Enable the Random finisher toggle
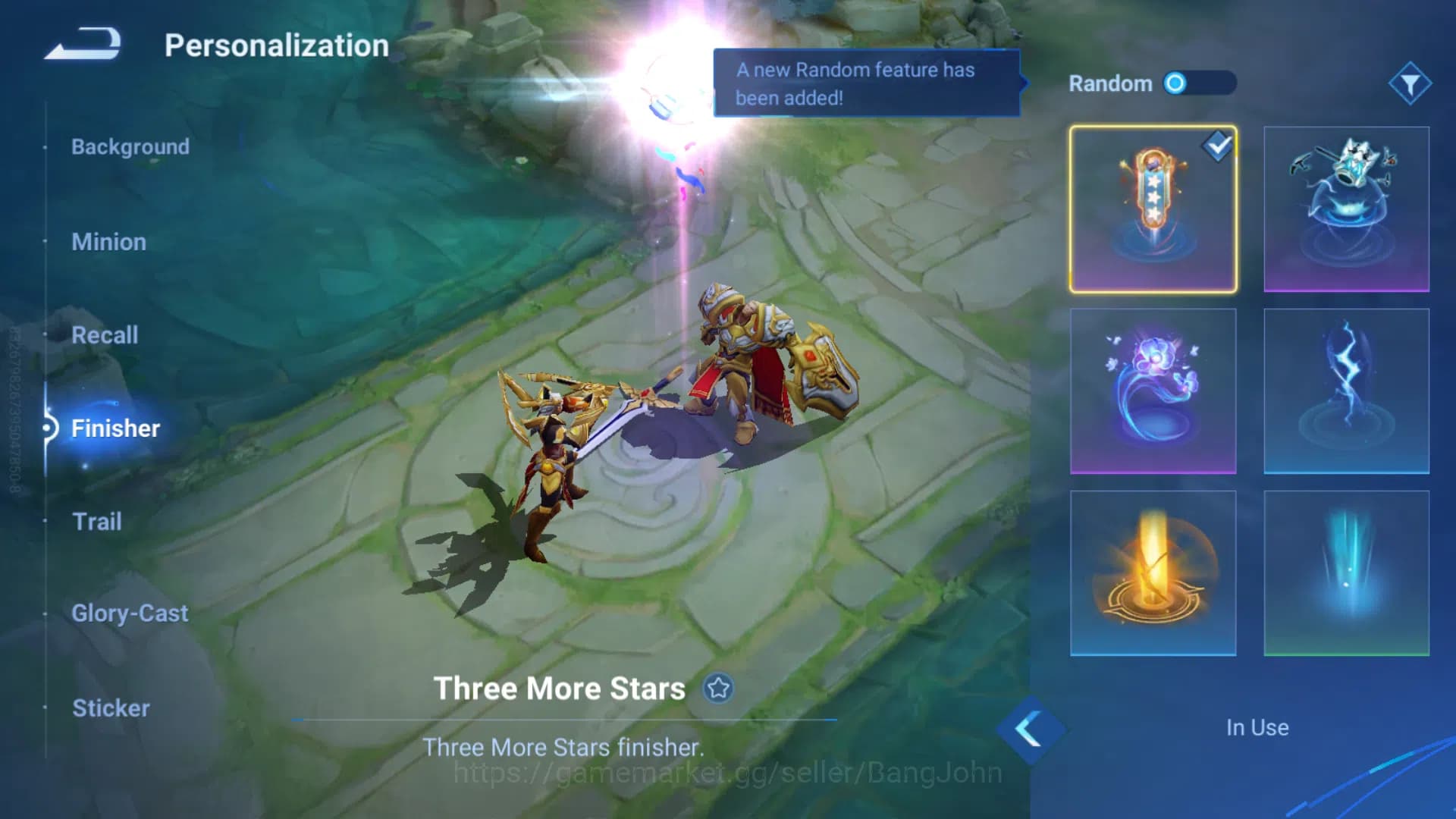Viewport: 1456px width, 819px height. (x=1198, y=83)
